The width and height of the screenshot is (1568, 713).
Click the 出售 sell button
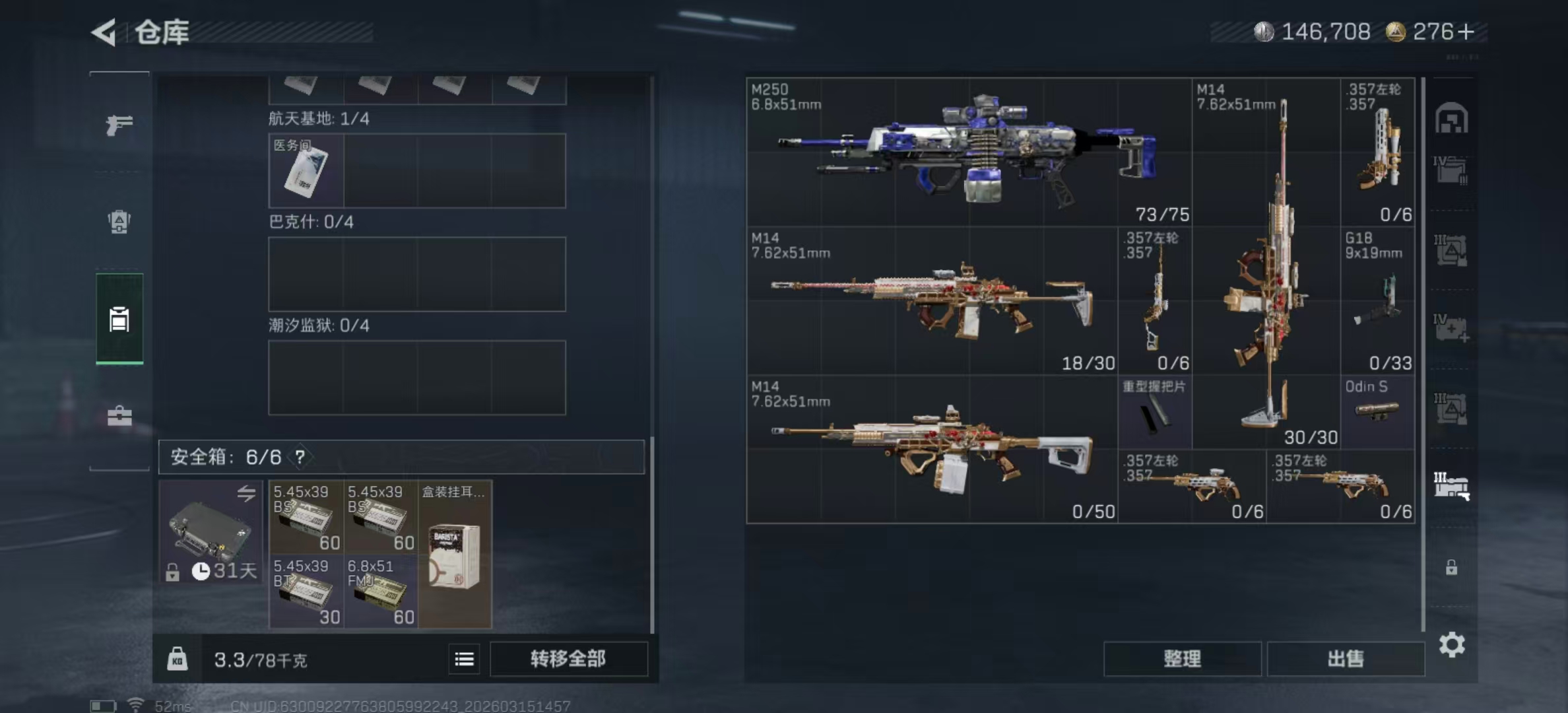[x=1346, y=659]
